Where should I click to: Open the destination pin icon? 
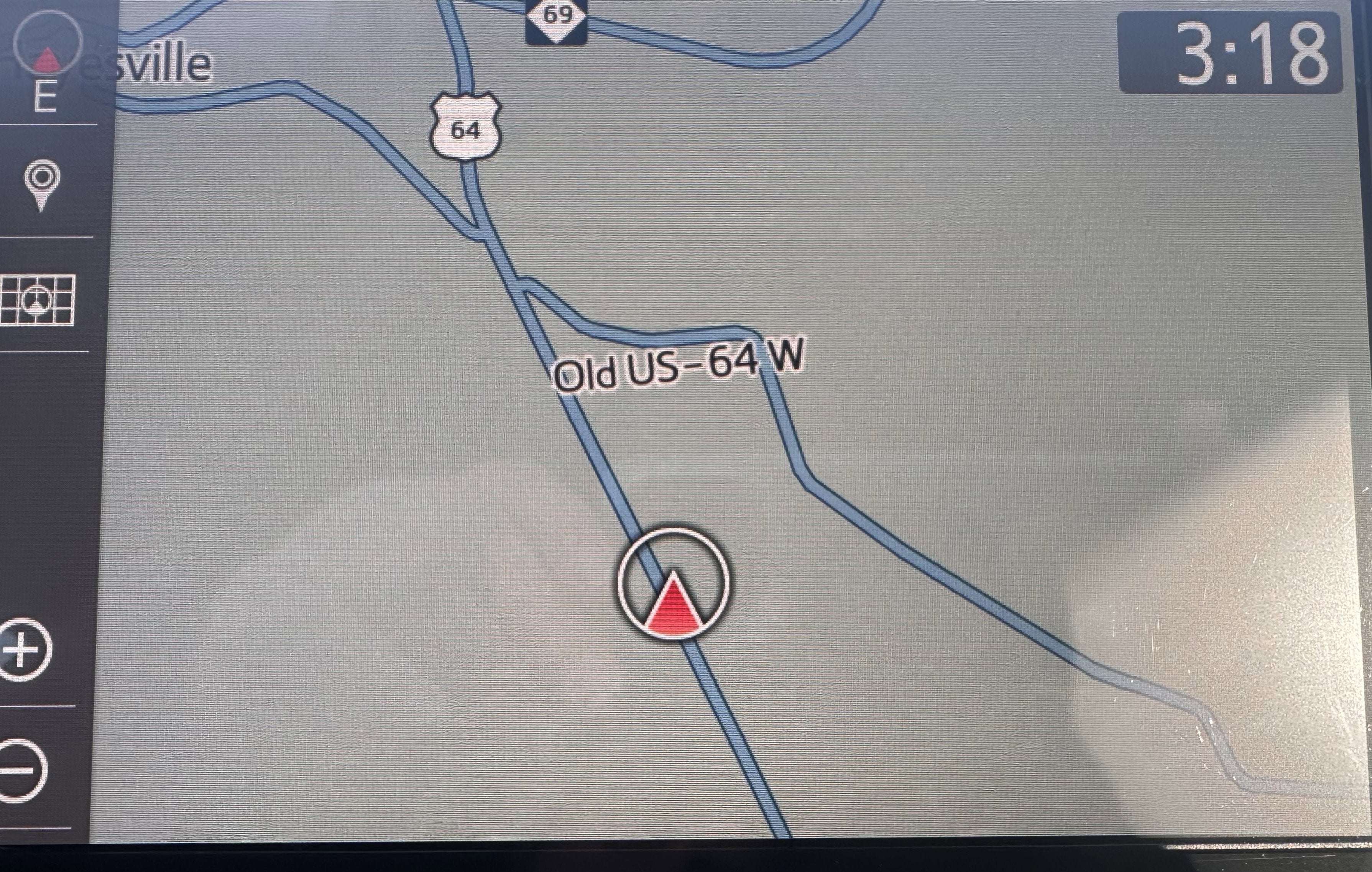click(42, 183)
